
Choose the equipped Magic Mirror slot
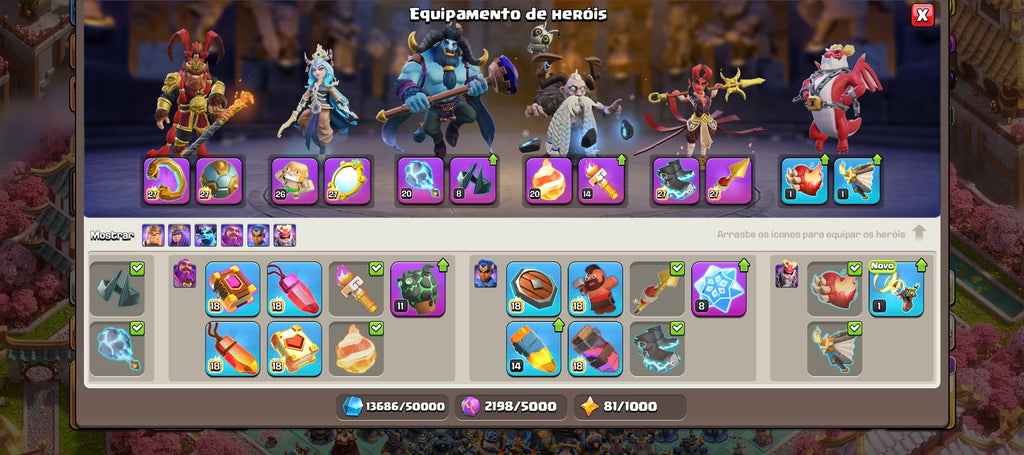(x=348, y=181)
